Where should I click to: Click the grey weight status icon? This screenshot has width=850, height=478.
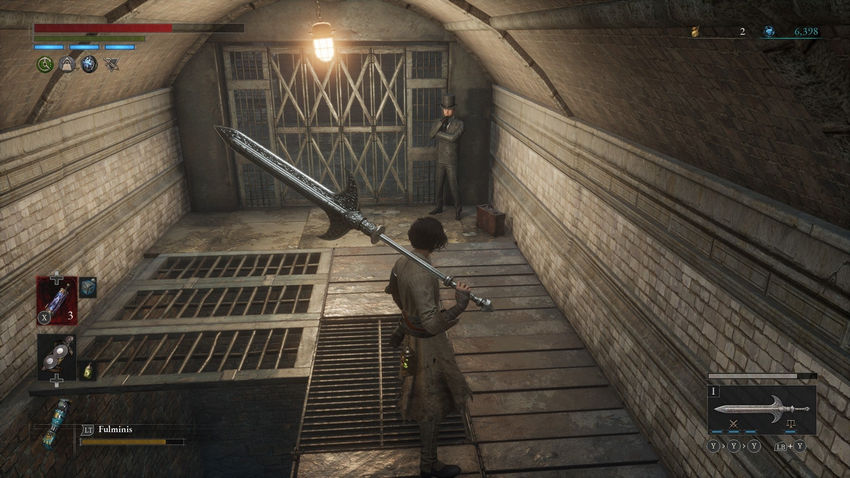tap(67, 65)
